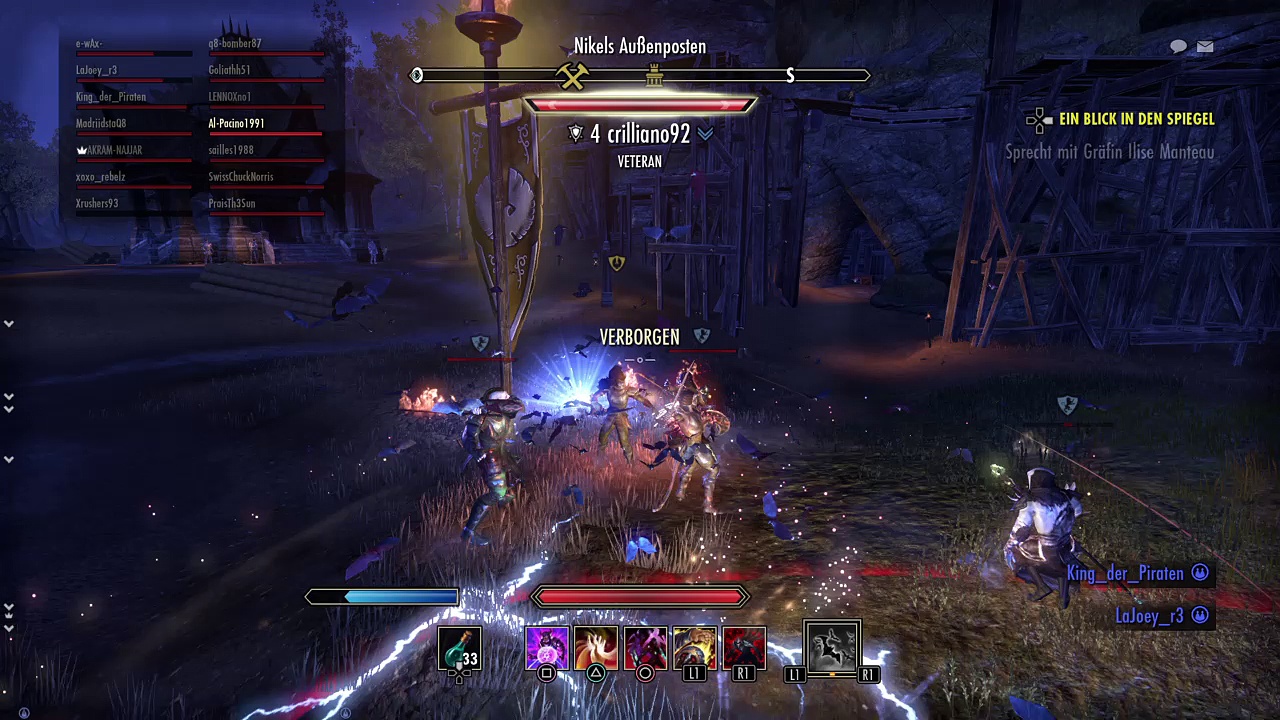
Task: Select the Ein Blick in den Spiegel quest
Action: [1136, 119]
